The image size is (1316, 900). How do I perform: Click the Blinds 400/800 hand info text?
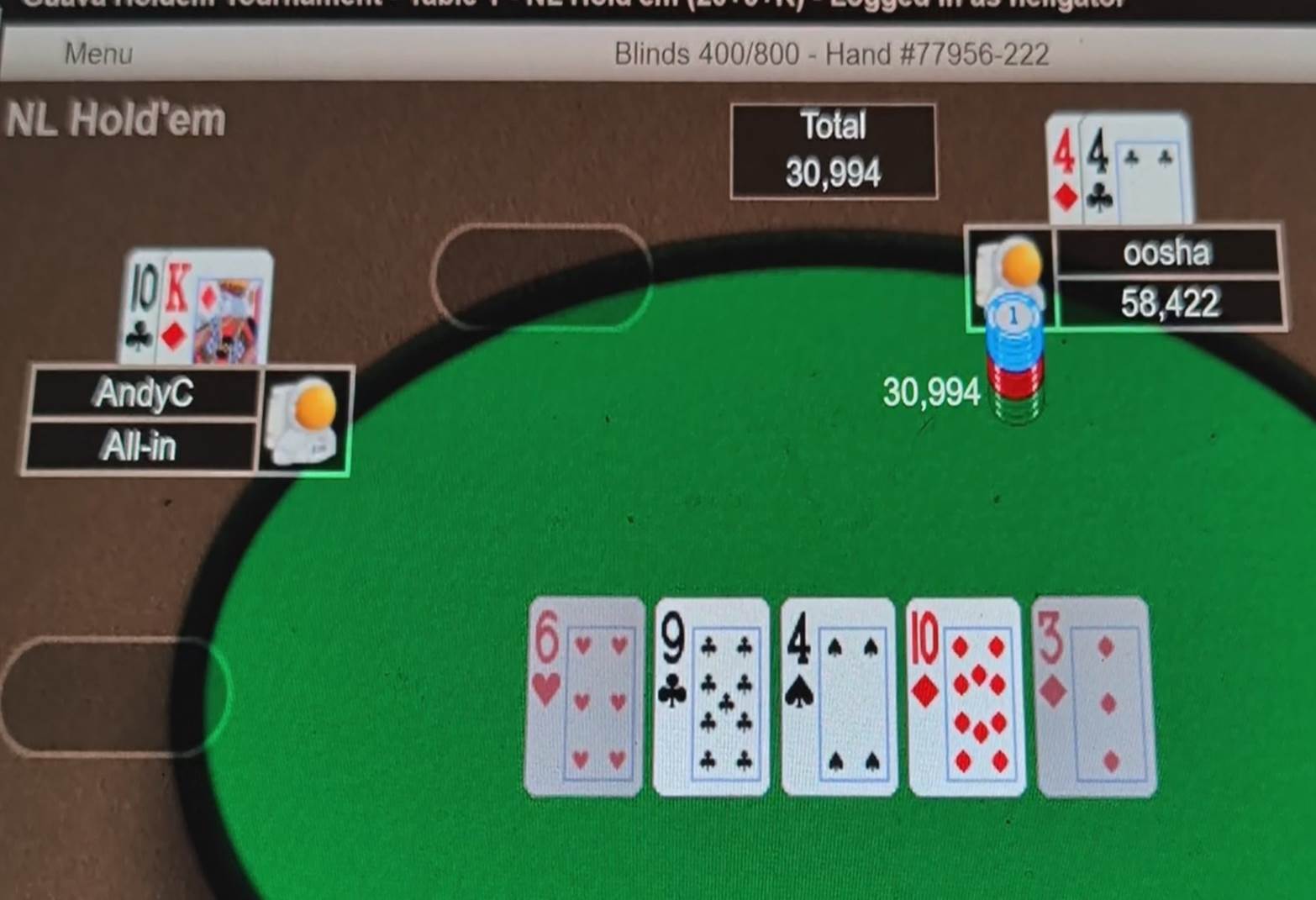click(x=830, y=54)
